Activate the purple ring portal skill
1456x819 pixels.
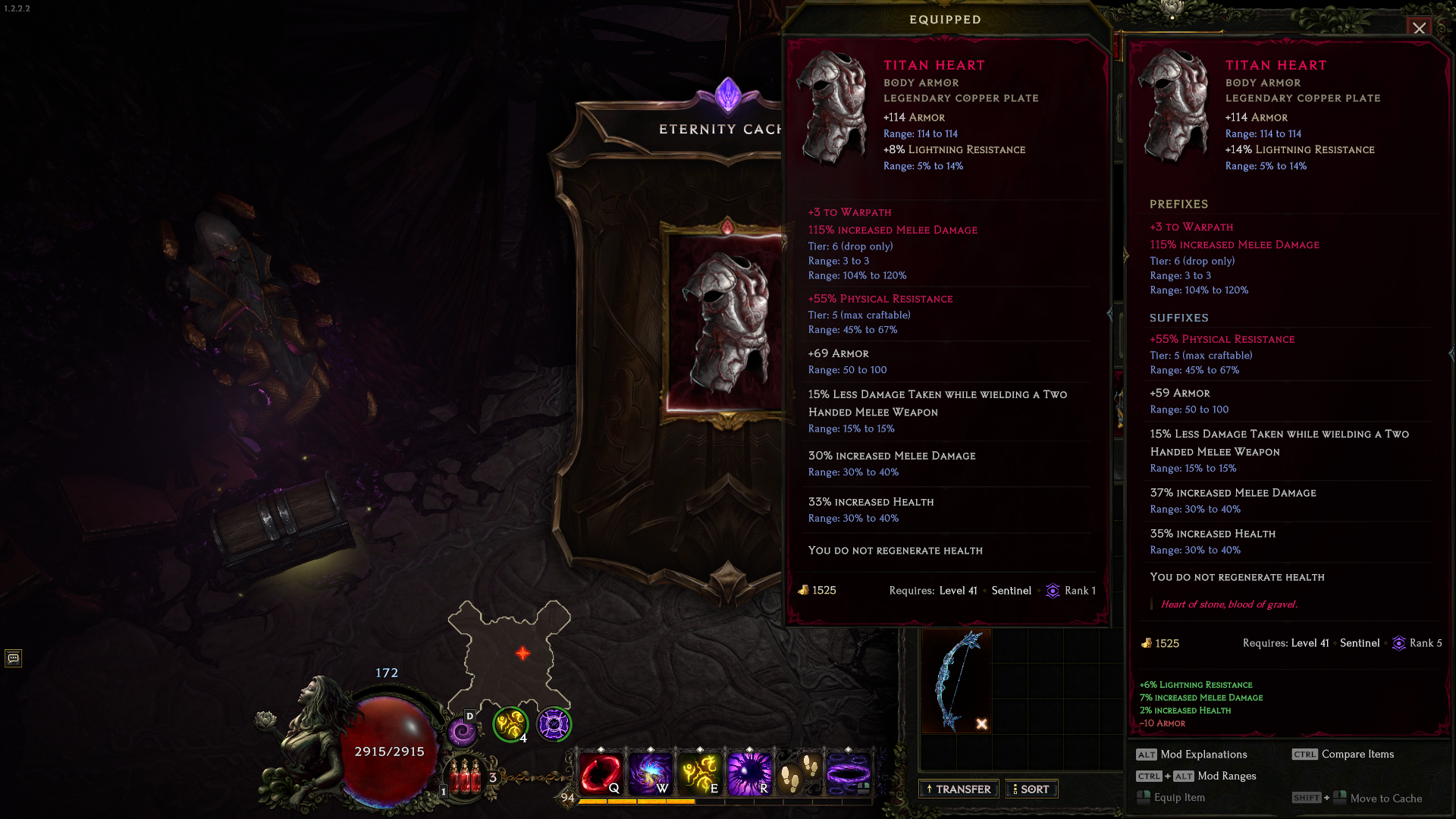click(x=849, y=773)
